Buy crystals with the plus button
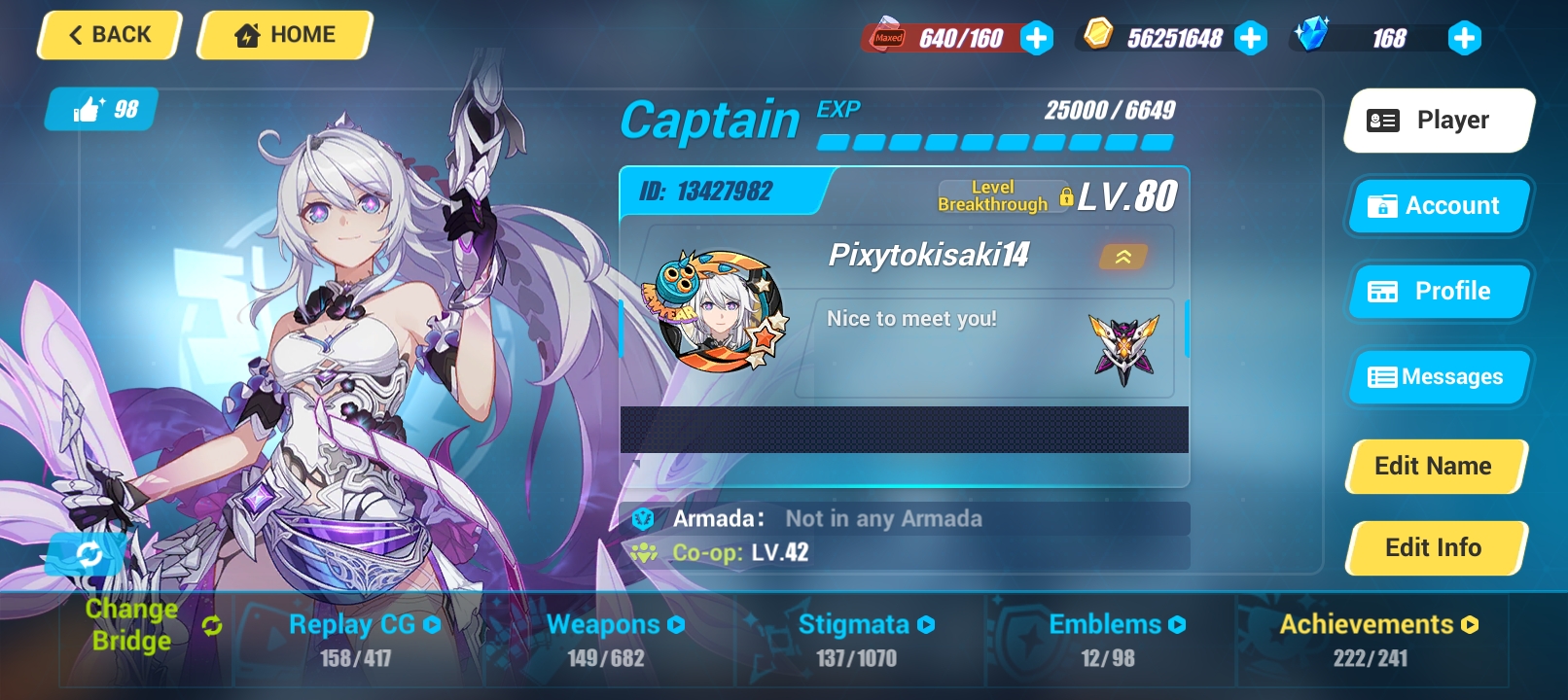This screenshot has height=700, width=1568. [x=1464, y=38]
